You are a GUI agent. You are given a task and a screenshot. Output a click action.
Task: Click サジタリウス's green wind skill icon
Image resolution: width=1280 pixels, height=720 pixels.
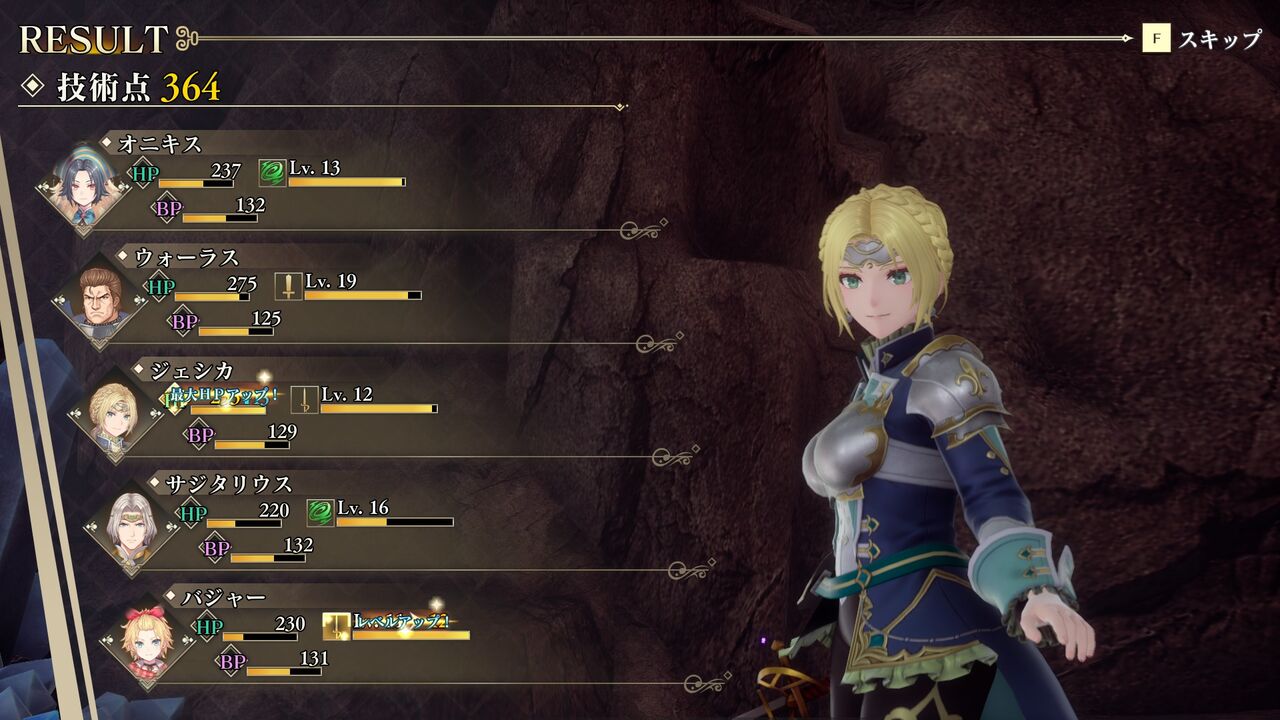(x=320, y=513)
